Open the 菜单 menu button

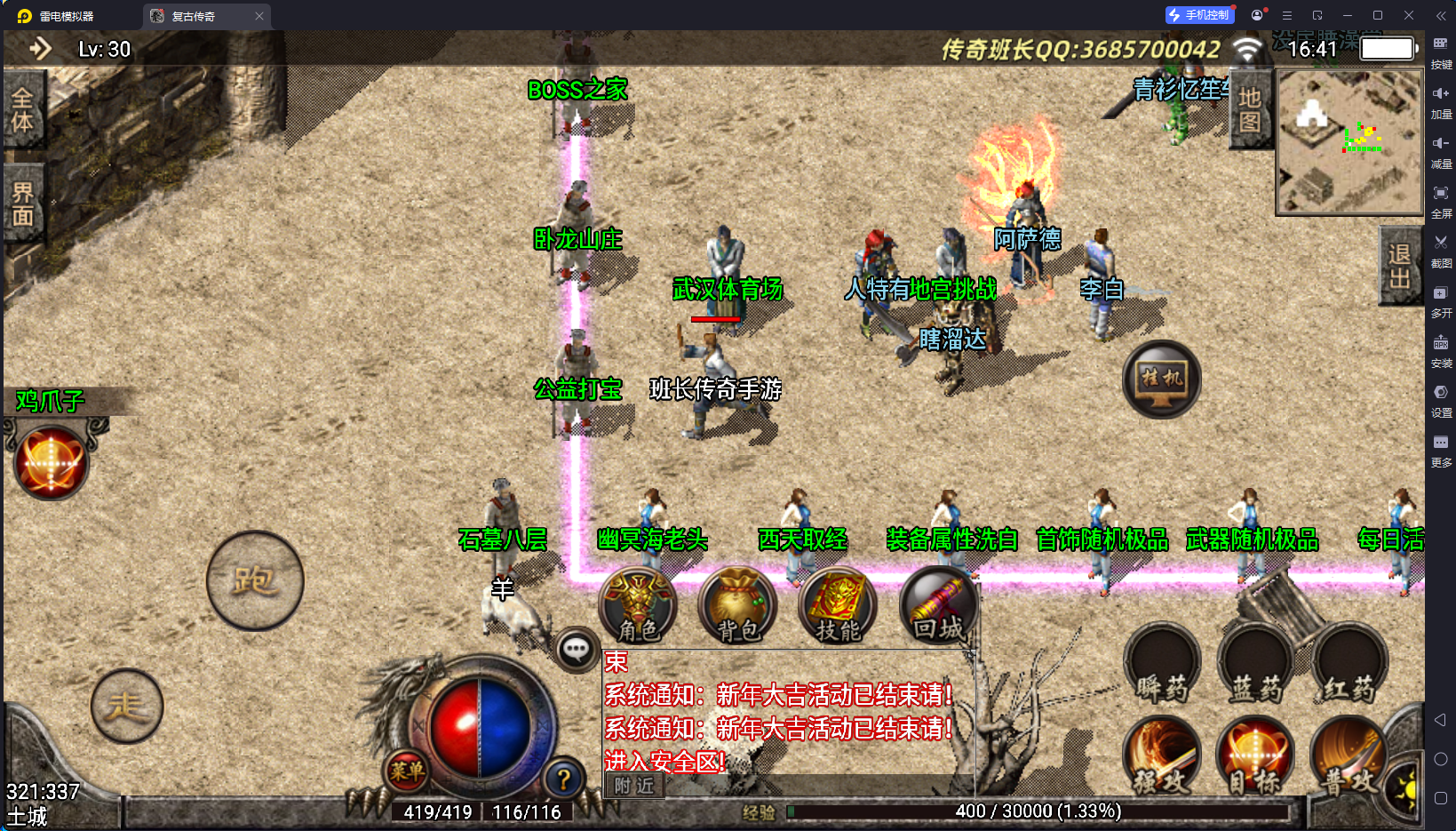(406, 771)
